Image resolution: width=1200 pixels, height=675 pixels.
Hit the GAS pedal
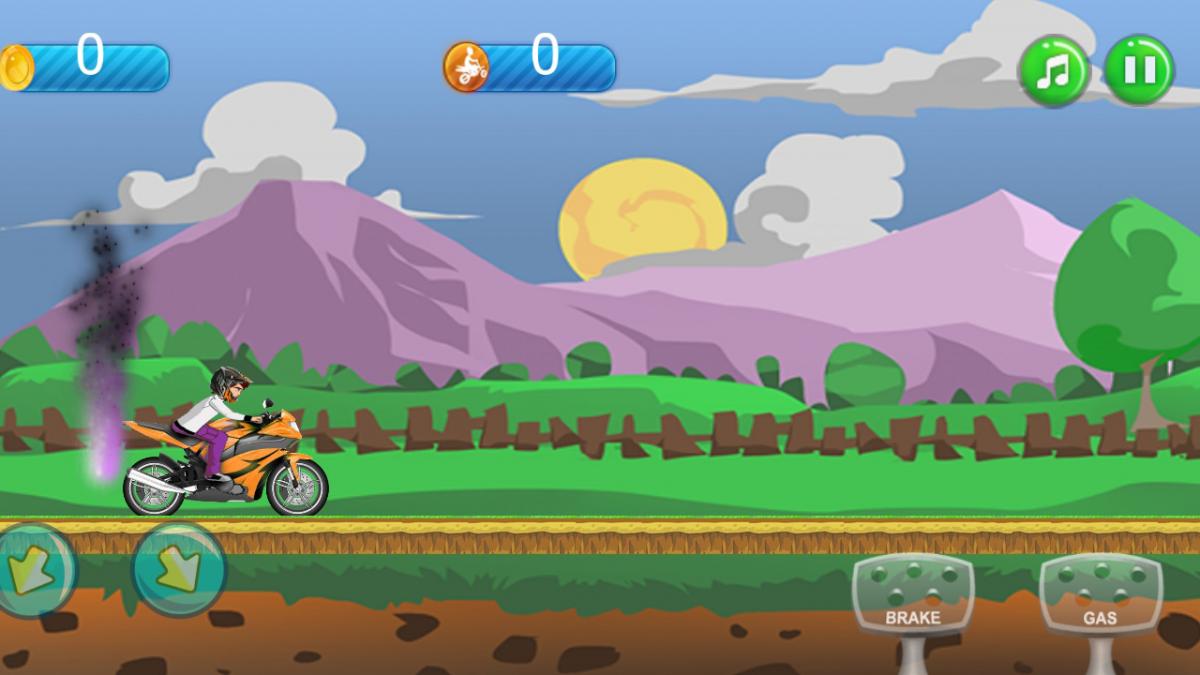[1100, 595]
